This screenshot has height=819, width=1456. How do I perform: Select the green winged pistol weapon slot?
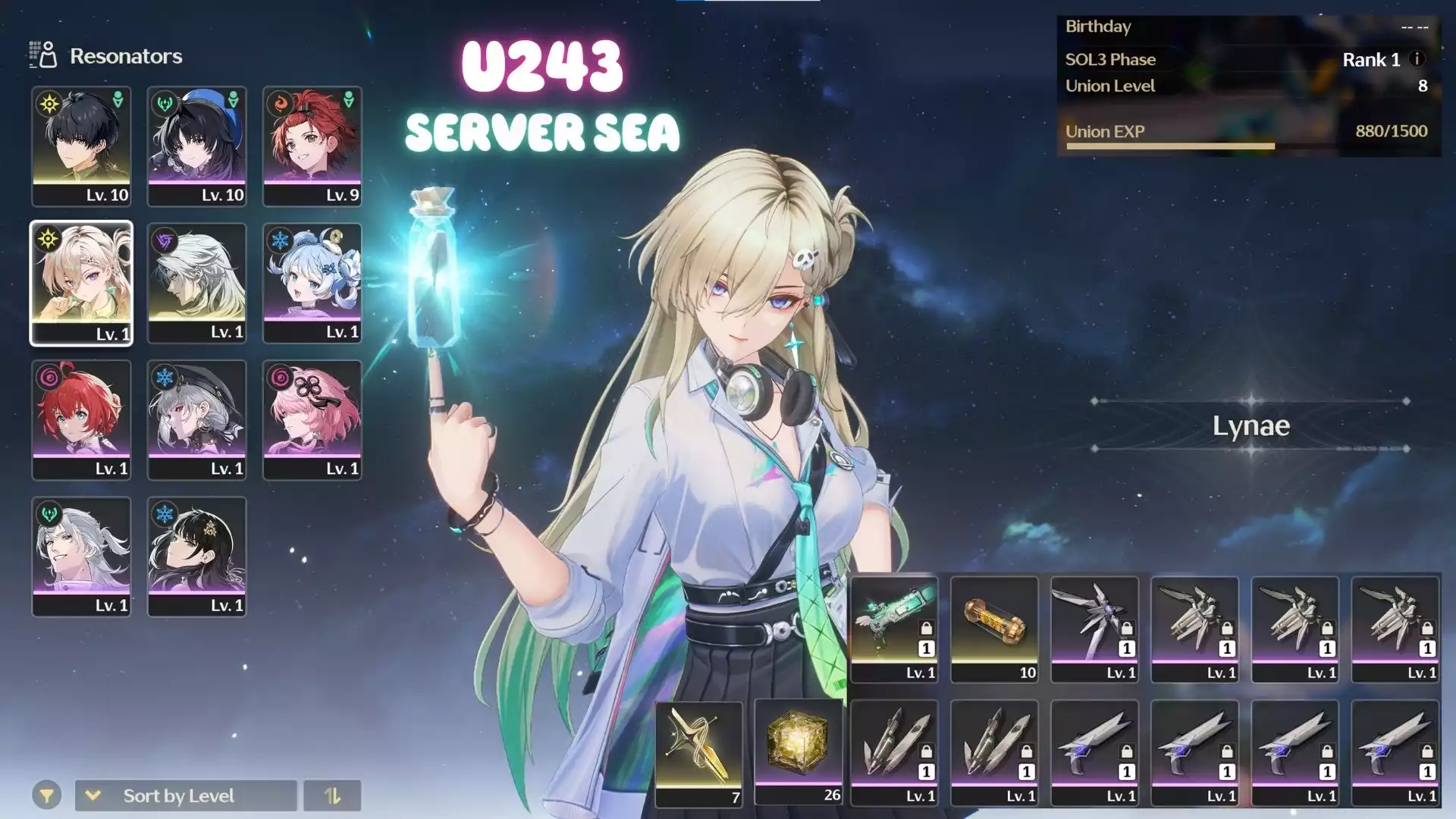[x=894, y=629]
